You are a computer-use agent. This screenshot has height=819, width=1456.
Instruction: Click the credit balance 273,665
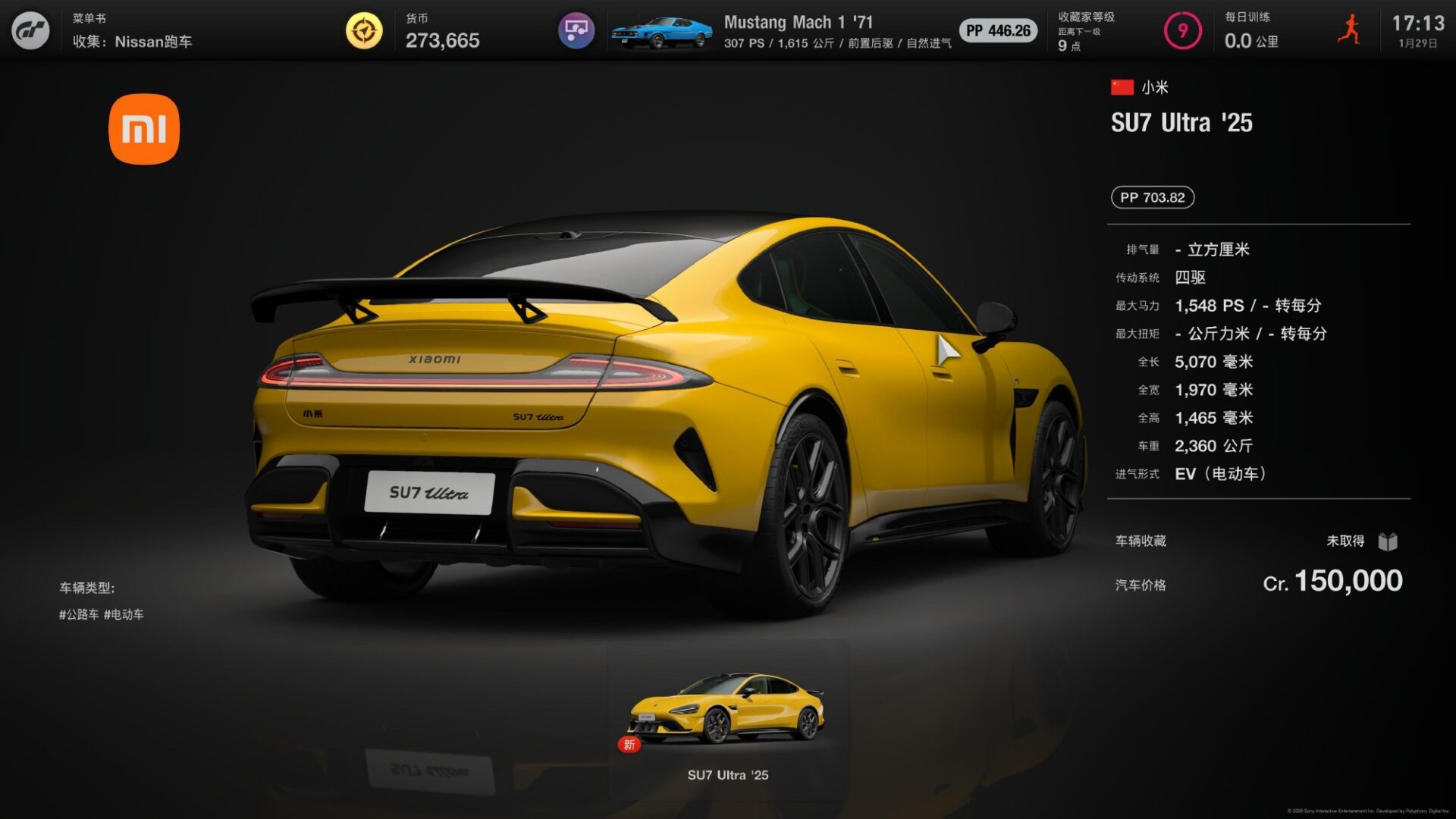point(442,41)
